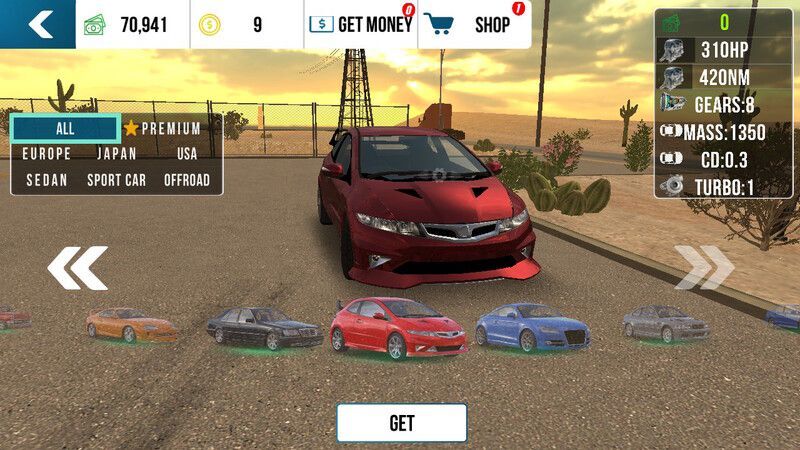Image resolution: width=800 pixels, height=450 pixels.
Task: Switch to the Offroad category
Action: pos(187,180)
